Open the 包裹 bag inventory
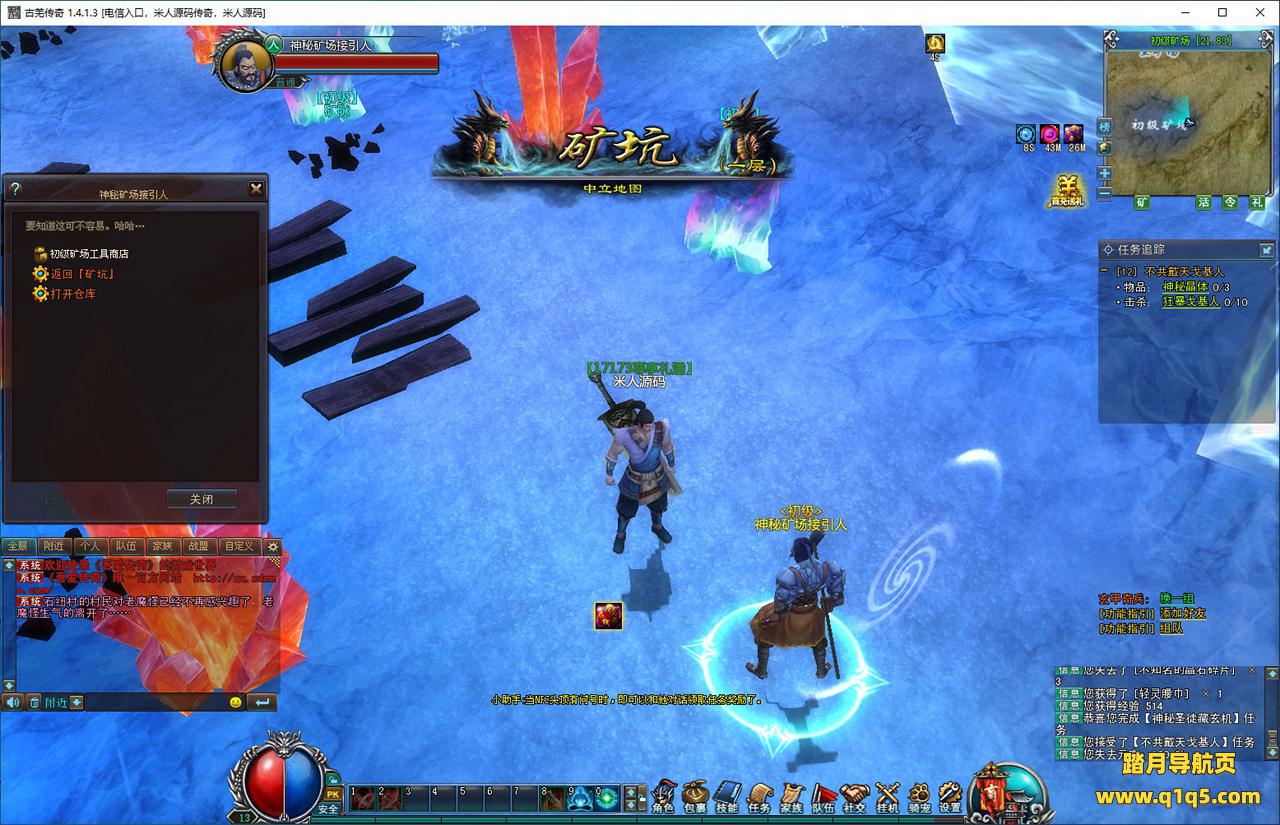The image size is (1280, 825). (x=695, y=797)
